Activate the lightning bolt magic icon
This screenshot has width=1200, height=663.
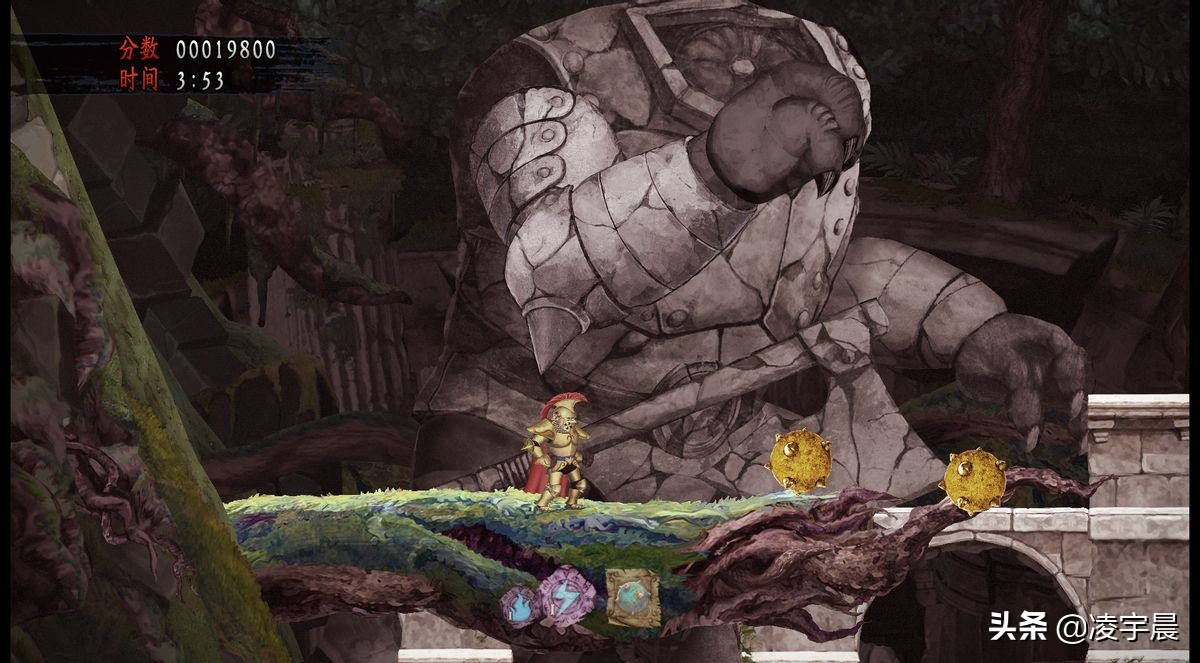[x=567, y=596]
